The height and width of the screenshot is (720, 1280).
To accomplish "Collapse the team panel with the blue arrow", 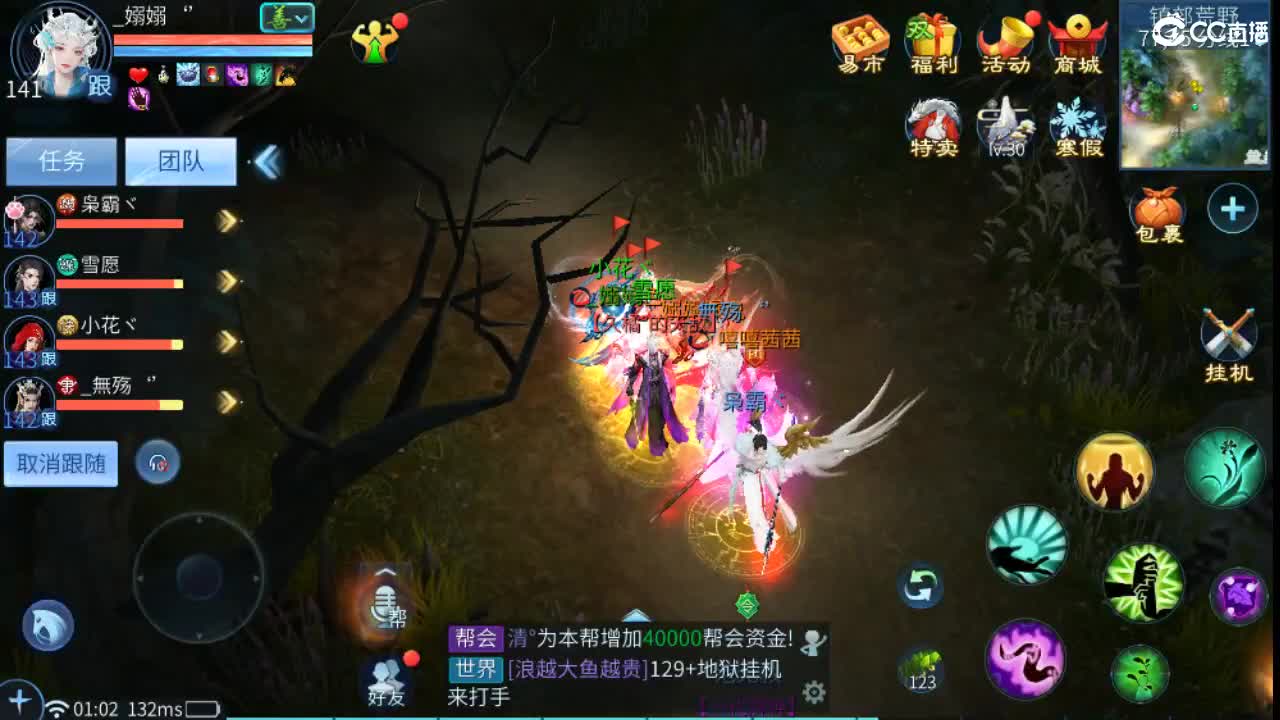I will click(x=265, y=158).
